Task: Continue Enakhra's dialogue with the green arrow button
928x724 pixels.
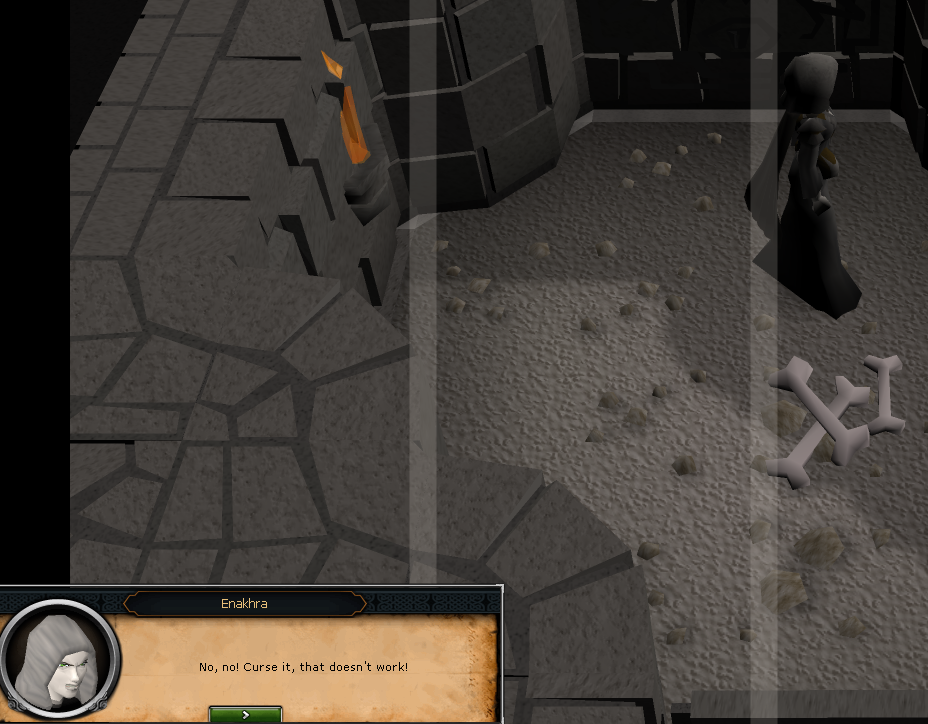Action: coord(245,714)
